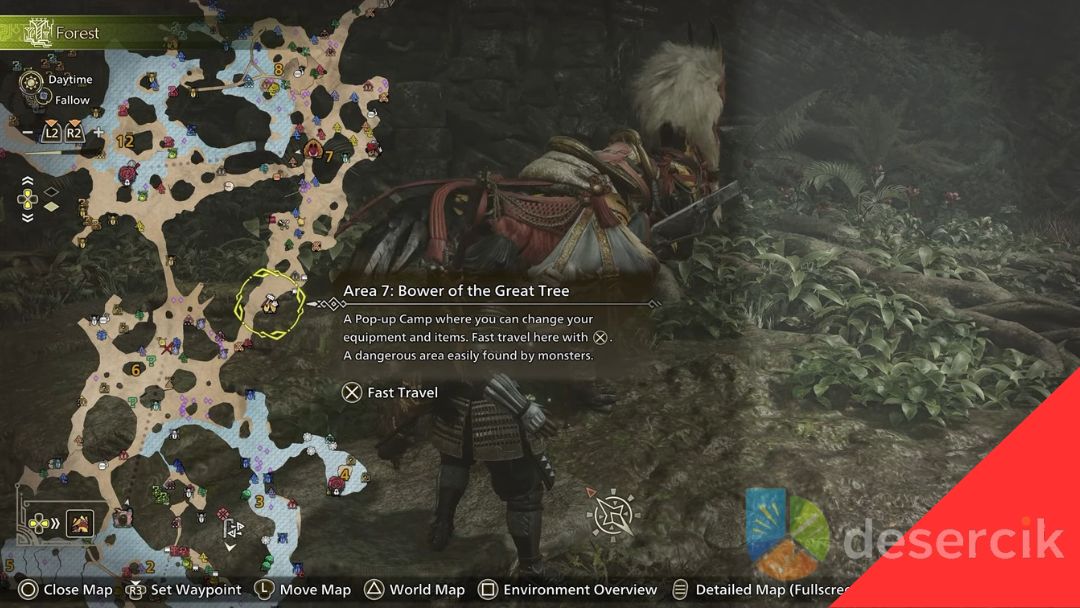Select the red X marker near Area 6
1080x608 pixels.
(164, 348)
